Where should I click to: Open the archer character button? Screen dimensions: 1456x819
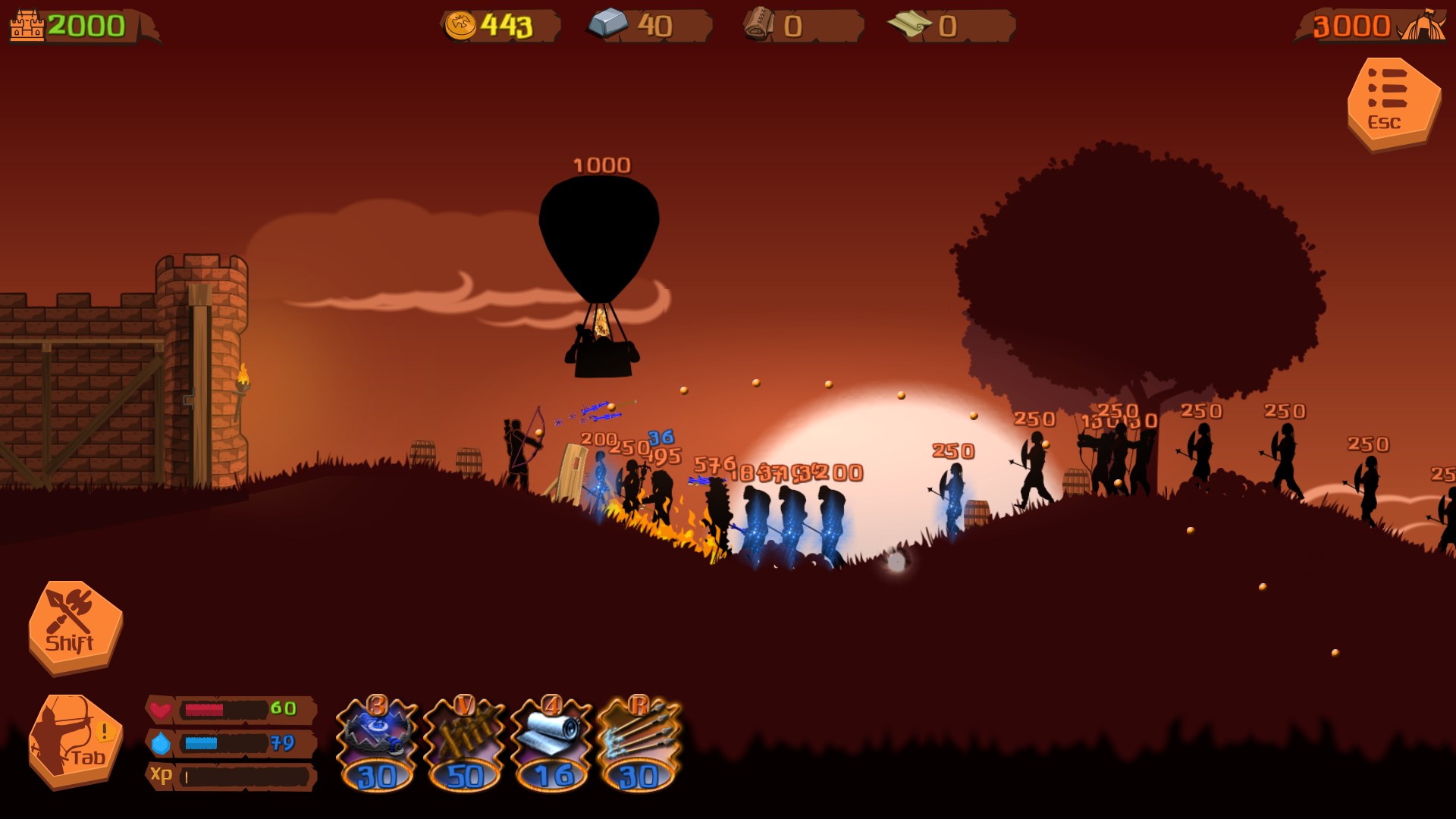coord(74,741)
